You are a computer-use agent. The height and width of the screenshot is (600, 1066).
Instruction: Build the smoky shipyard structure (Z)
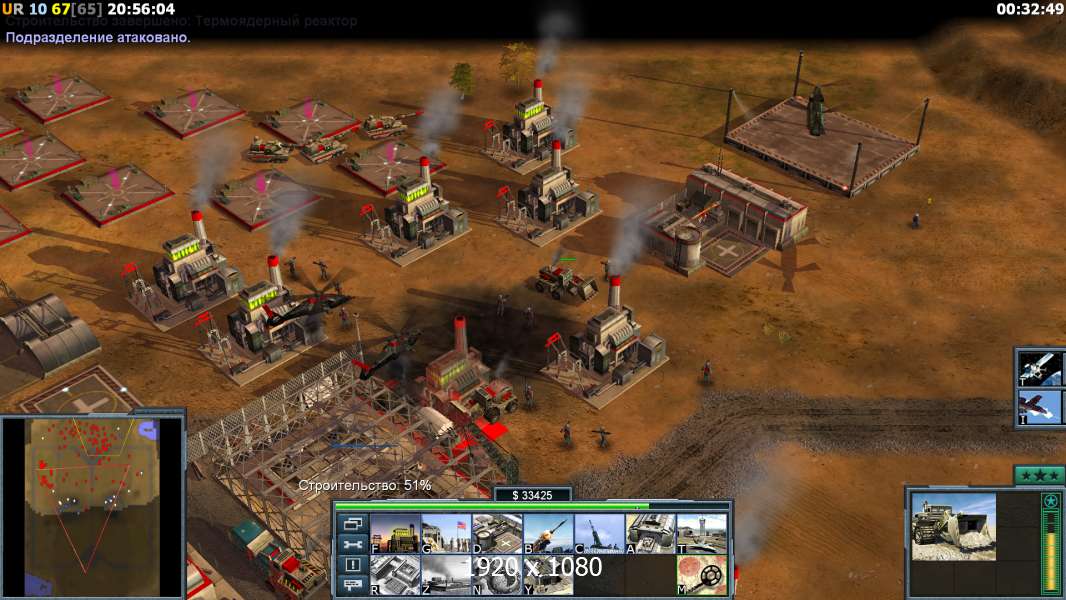[x=446, y=575]
